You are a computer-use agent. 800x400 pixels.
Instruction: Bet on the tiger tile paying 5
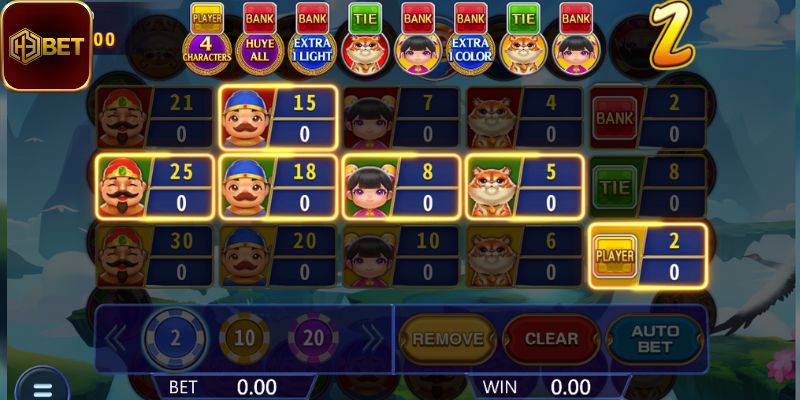pos(524,186)
